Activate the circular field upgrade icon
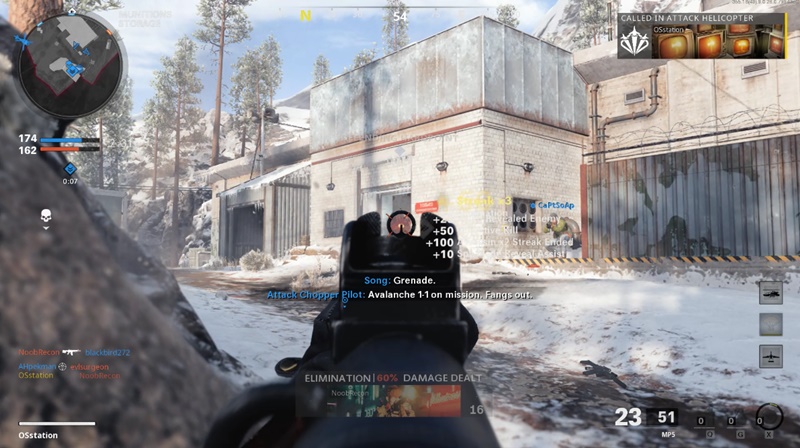 click(x=769, y=416)
